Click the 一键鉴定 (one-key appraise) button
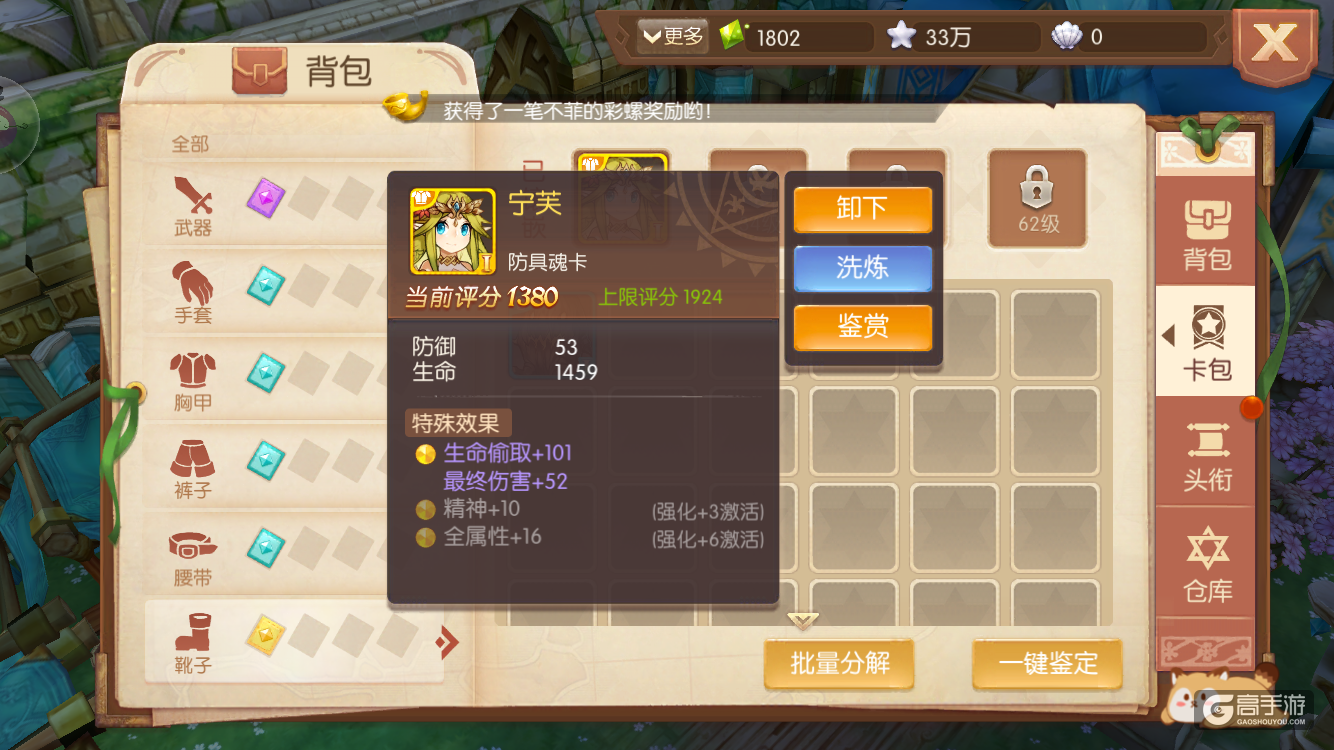The width and height of the screenshot is (1334, 750). tap(1047, 664)
